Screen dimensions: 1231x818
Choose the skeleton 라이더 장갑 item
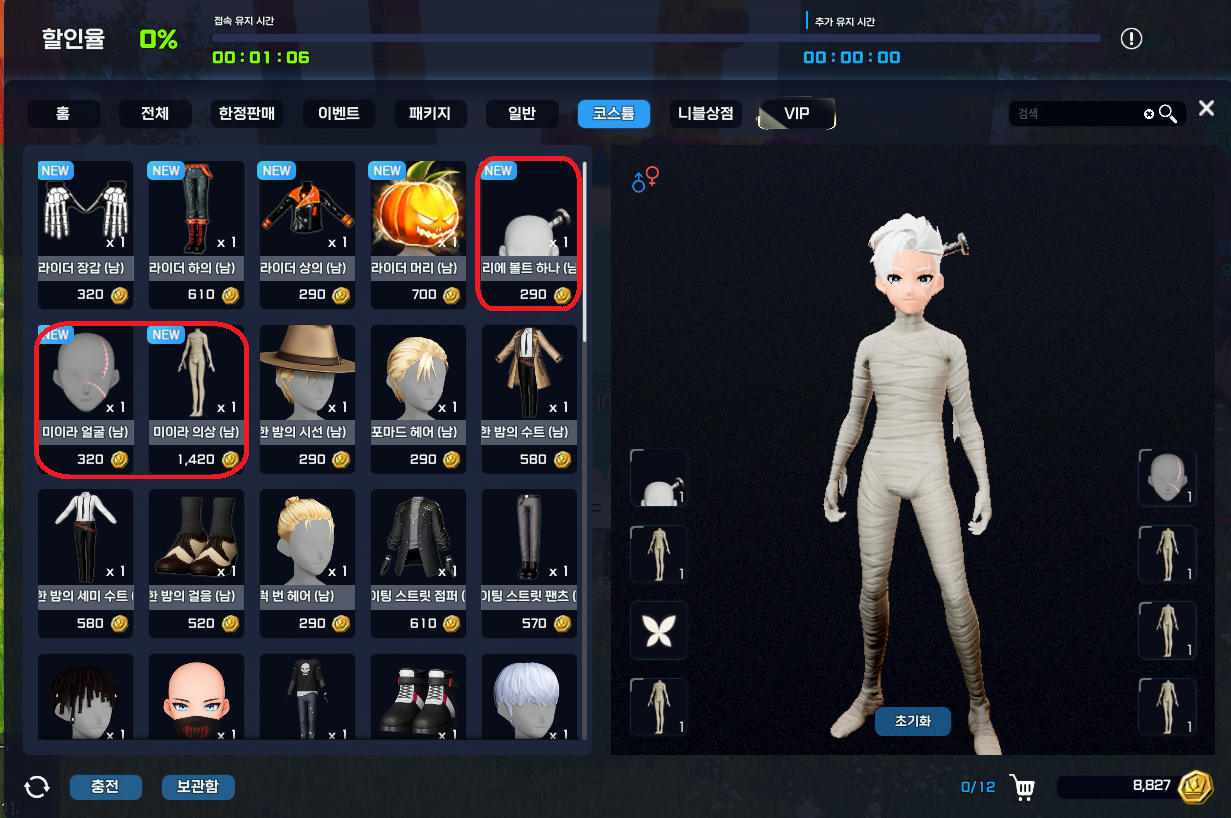point(85,234)
